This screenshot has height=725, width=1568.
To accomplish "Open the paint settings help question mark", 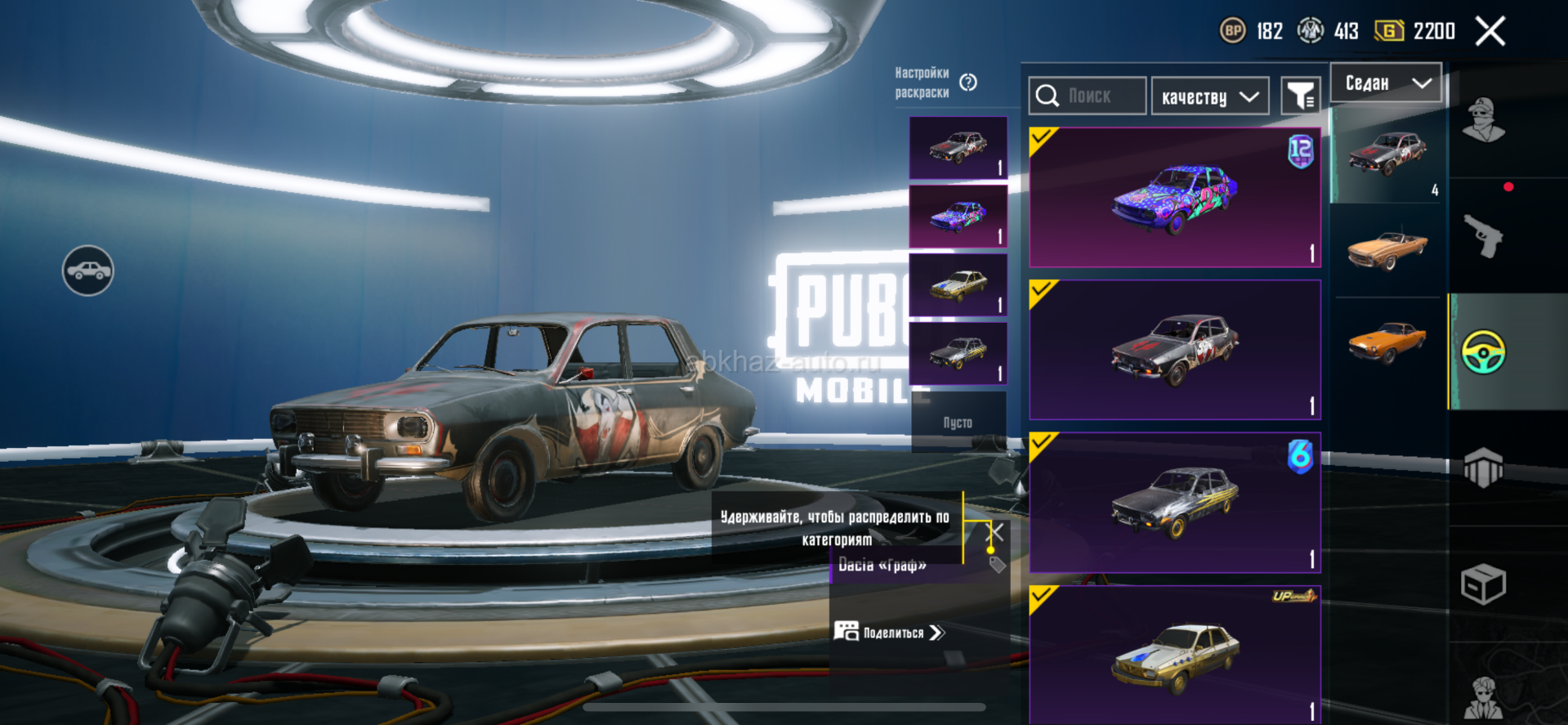I will pos(968,83).
